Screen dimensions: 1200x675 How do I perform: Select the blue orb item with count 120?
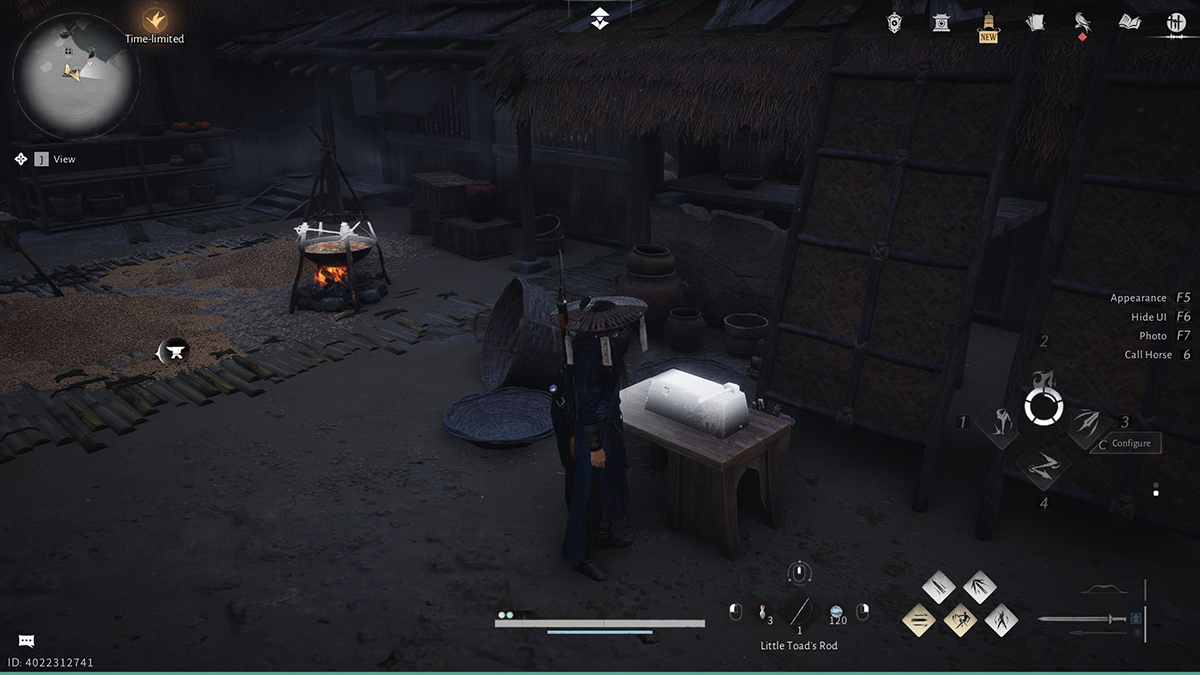(837, 611)
